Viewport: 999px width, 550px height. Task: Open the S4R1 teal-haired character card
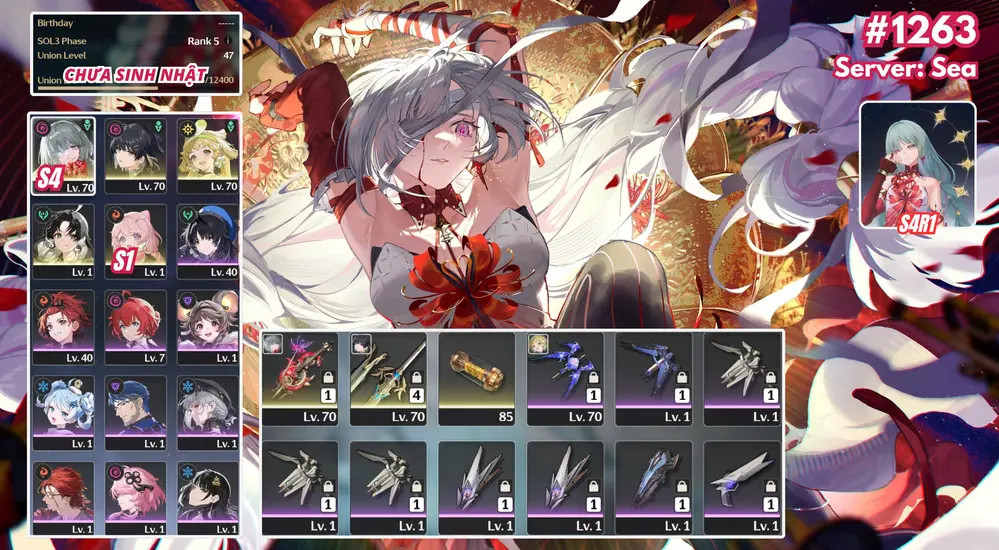(x=917, y=164)
